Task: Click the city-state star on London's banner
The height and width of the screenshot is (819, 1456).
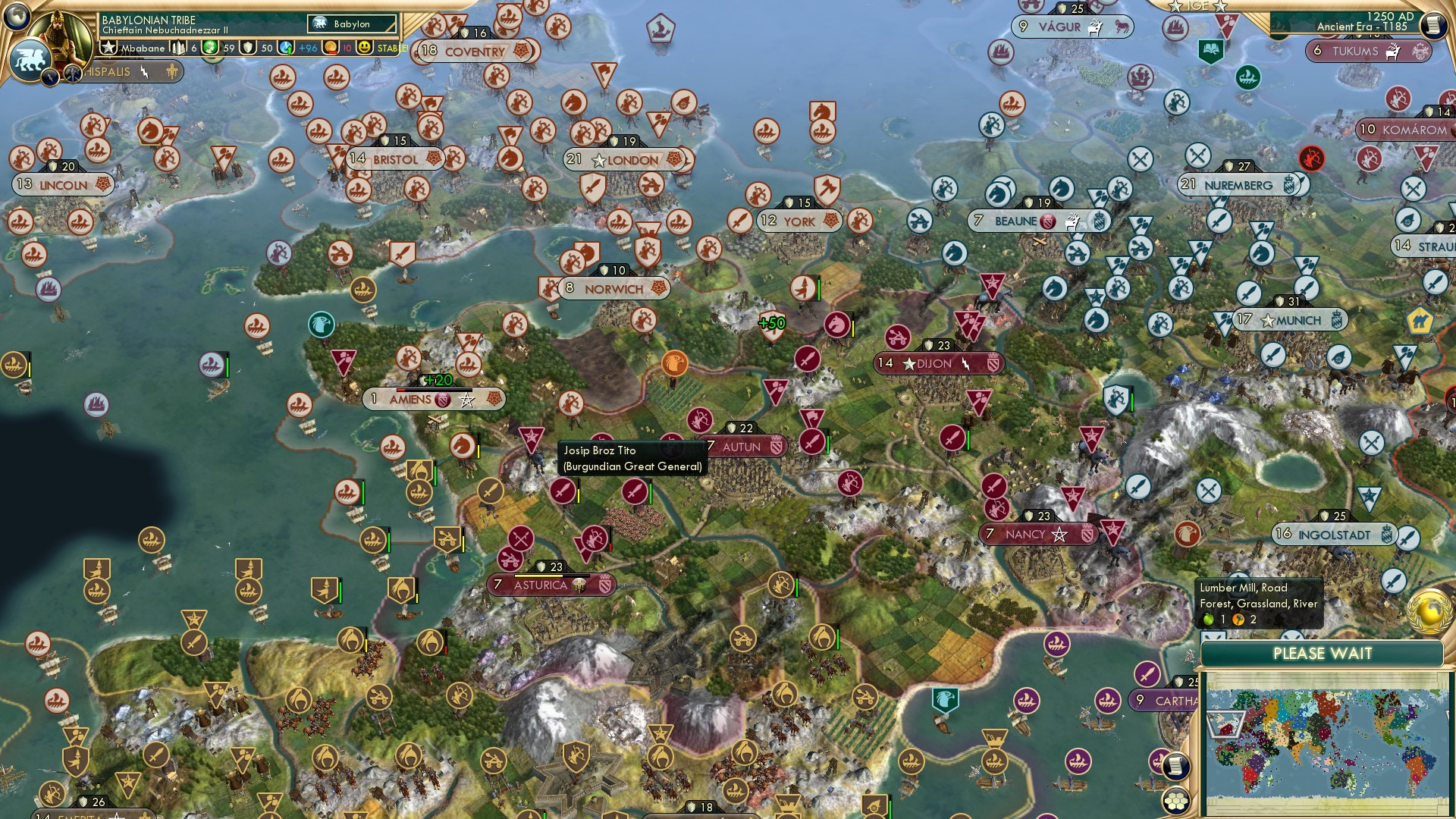Action: pos(600,161)
